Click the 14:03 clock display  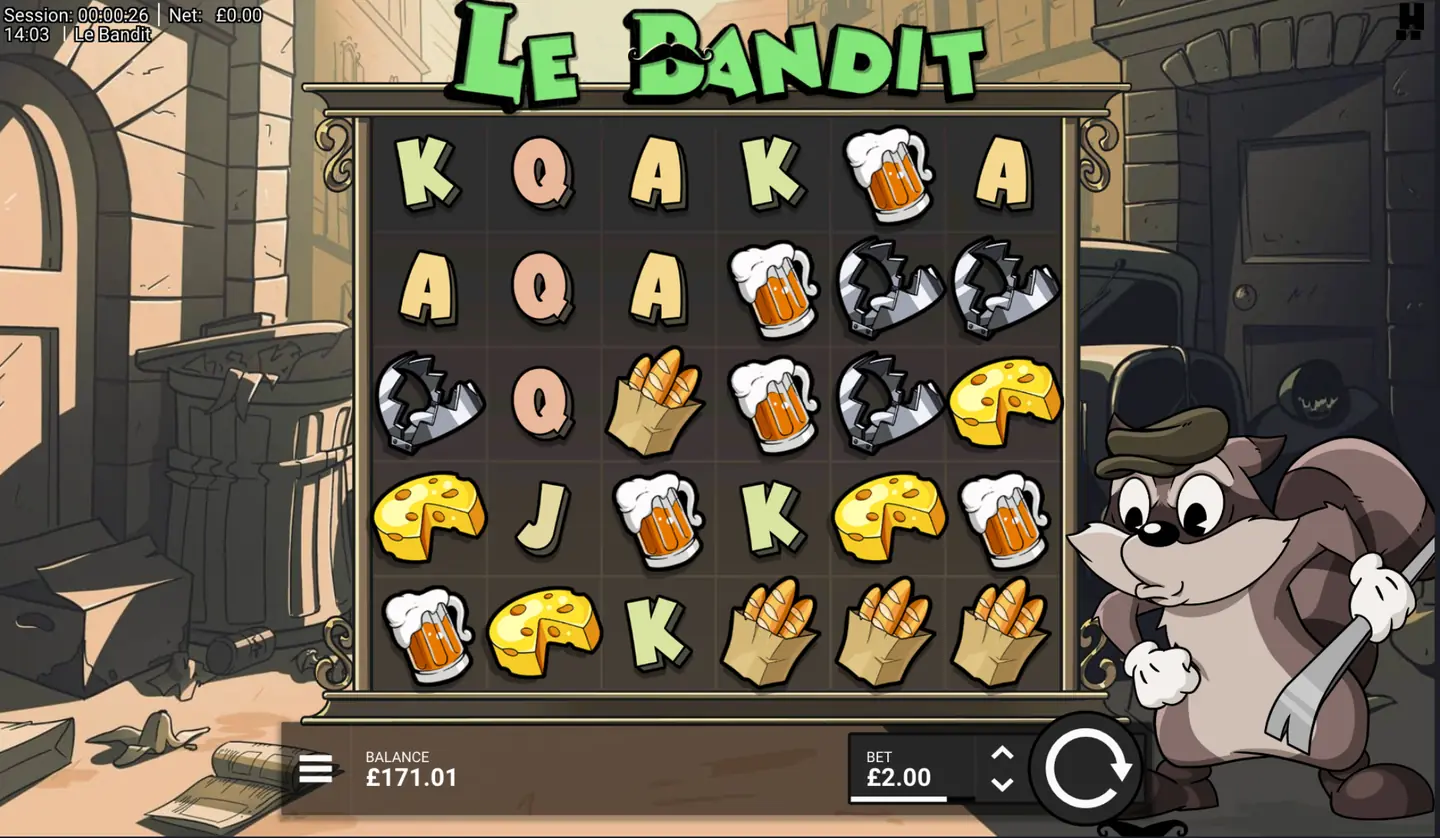point(25,33)
